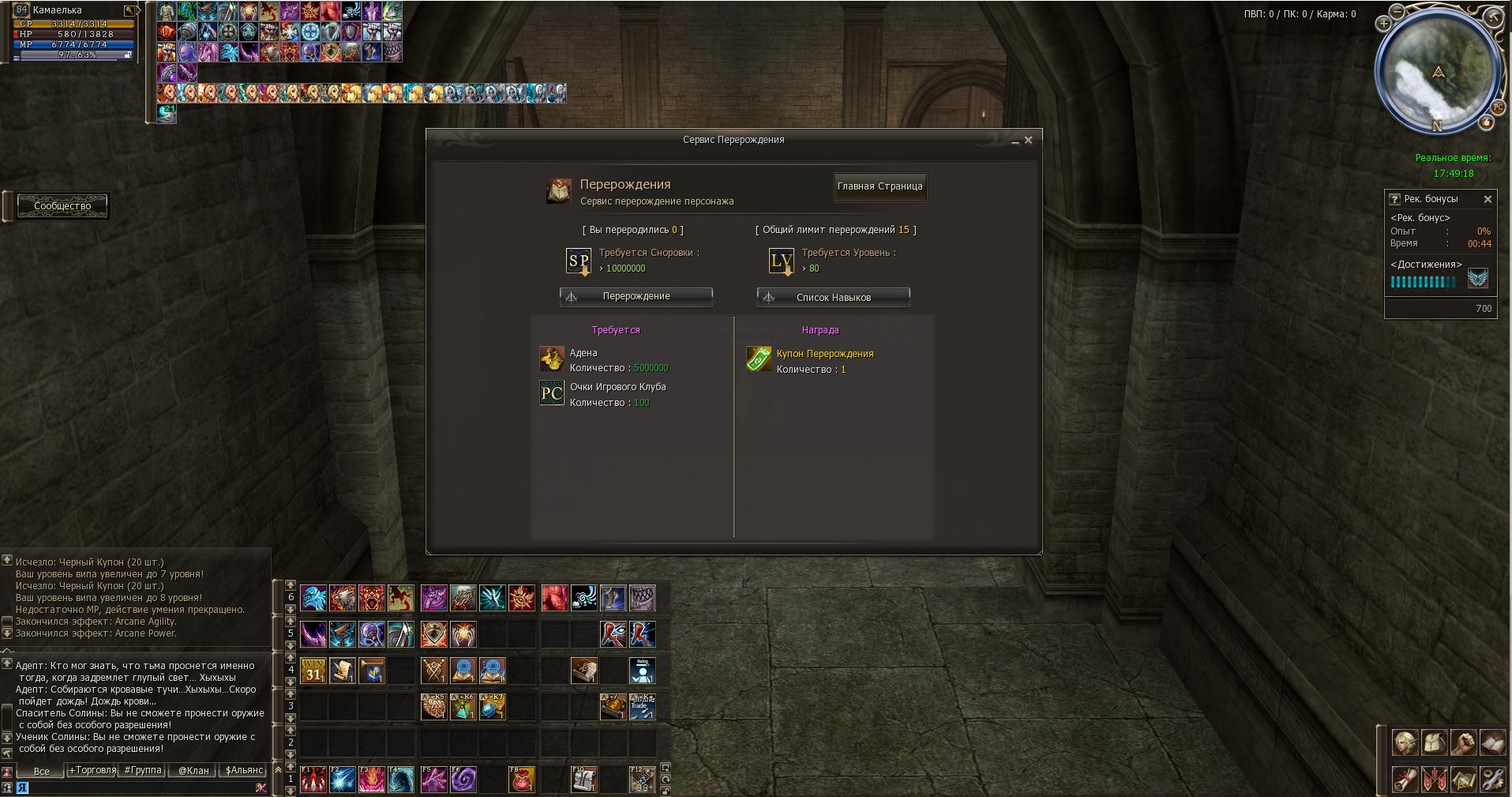Open the inventory bag menu icon
Image resolution: width=1512 pixels, height=797 pixels.
1434,743
